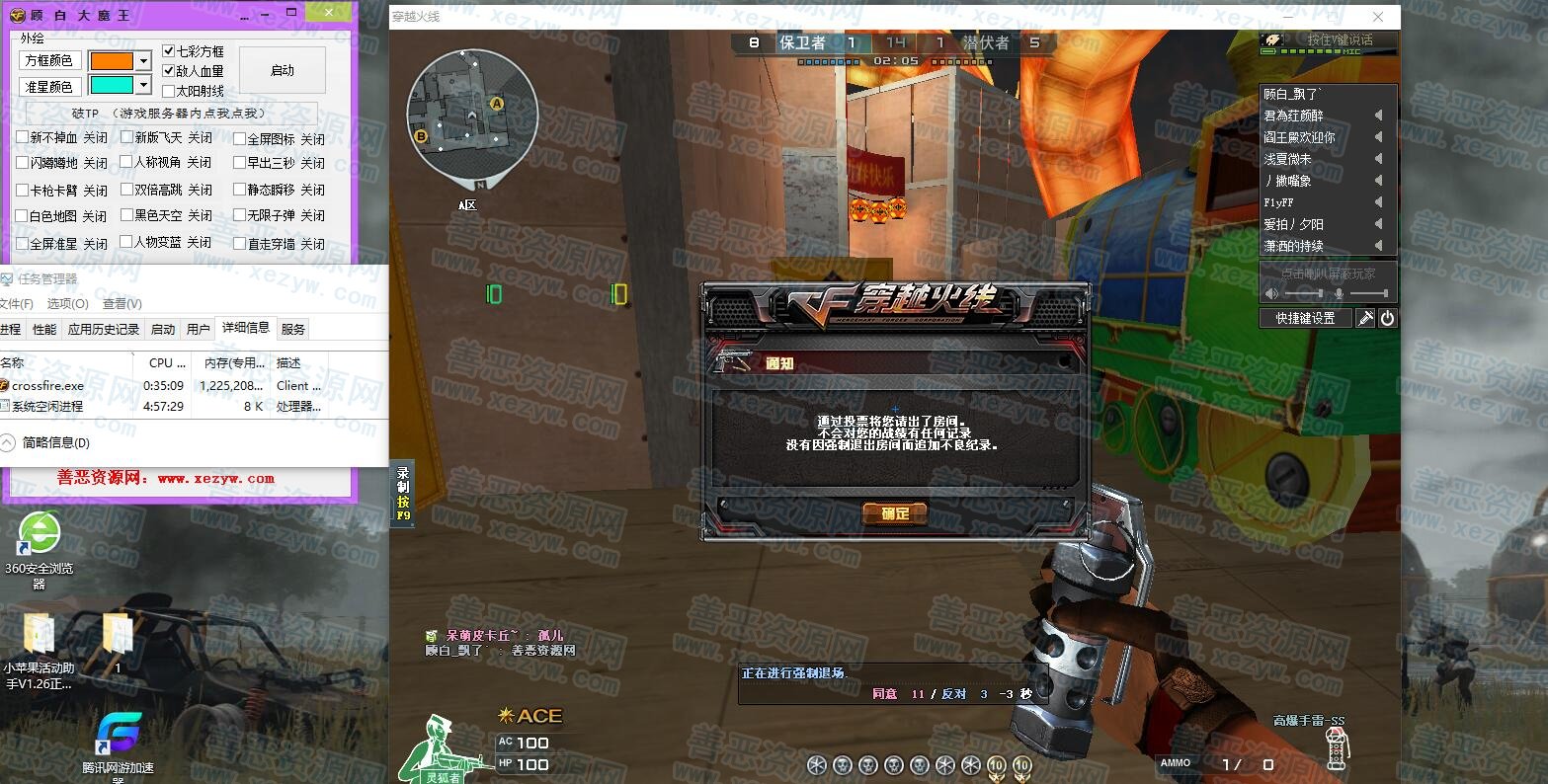Select player 阎王殿欢迎你 in voice list
The image size is (1548, 784).
coord(1300,137)
